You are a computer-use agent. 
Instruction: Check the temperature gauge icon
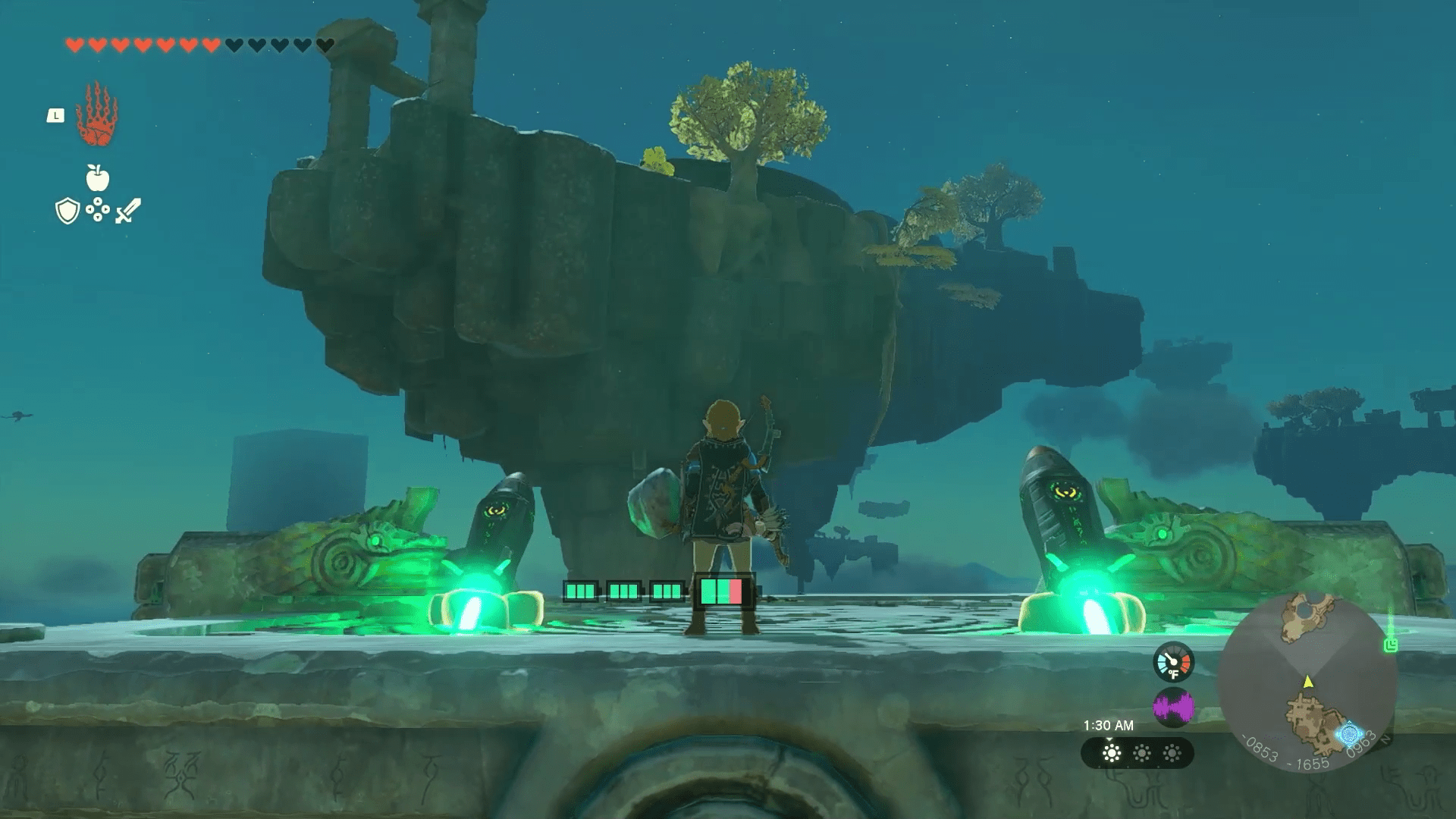[1173, 662]
